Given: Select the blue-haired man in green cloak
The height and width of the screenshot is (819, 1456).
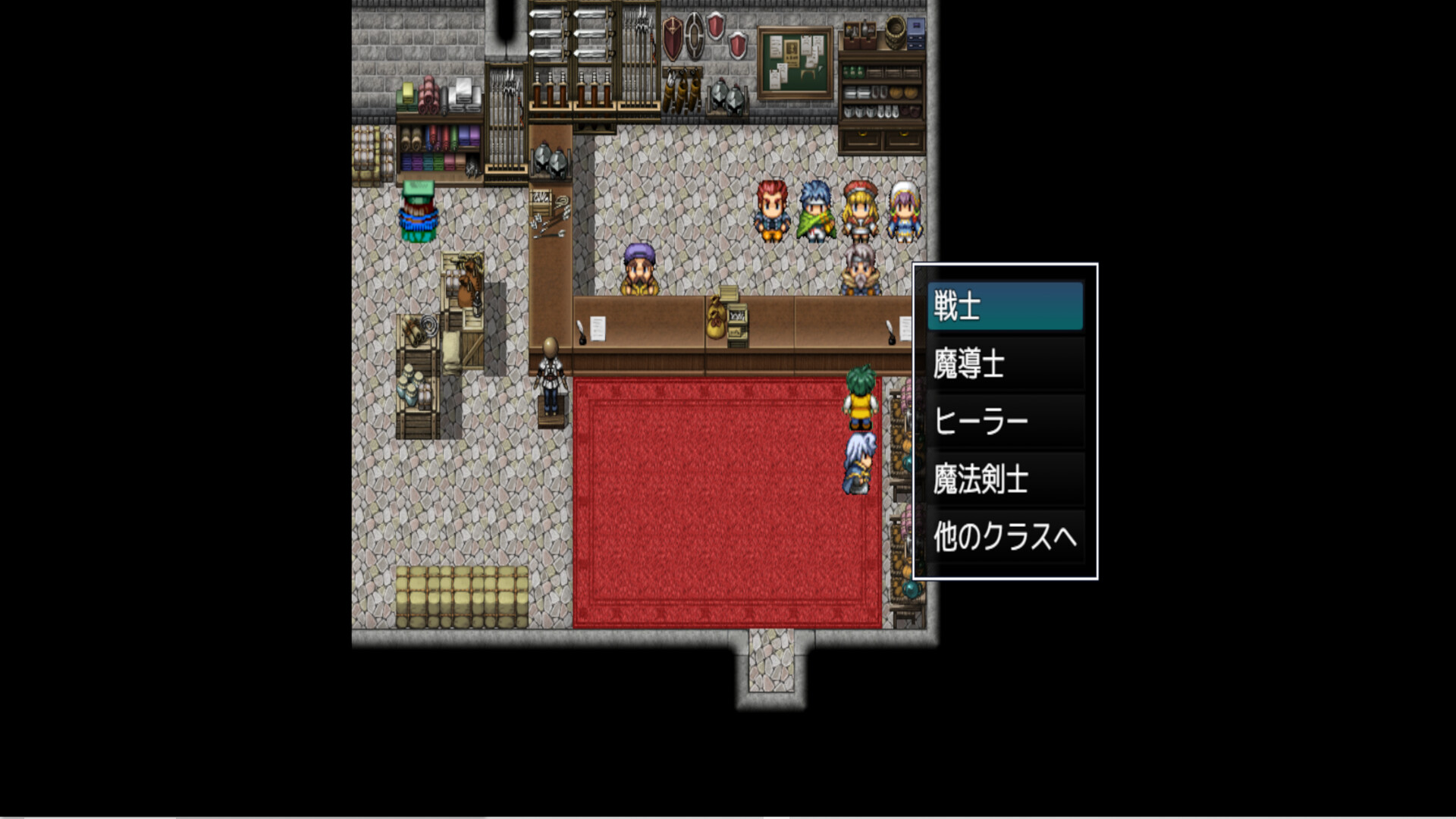Looking at the screenshot, I should coord(815,211).
